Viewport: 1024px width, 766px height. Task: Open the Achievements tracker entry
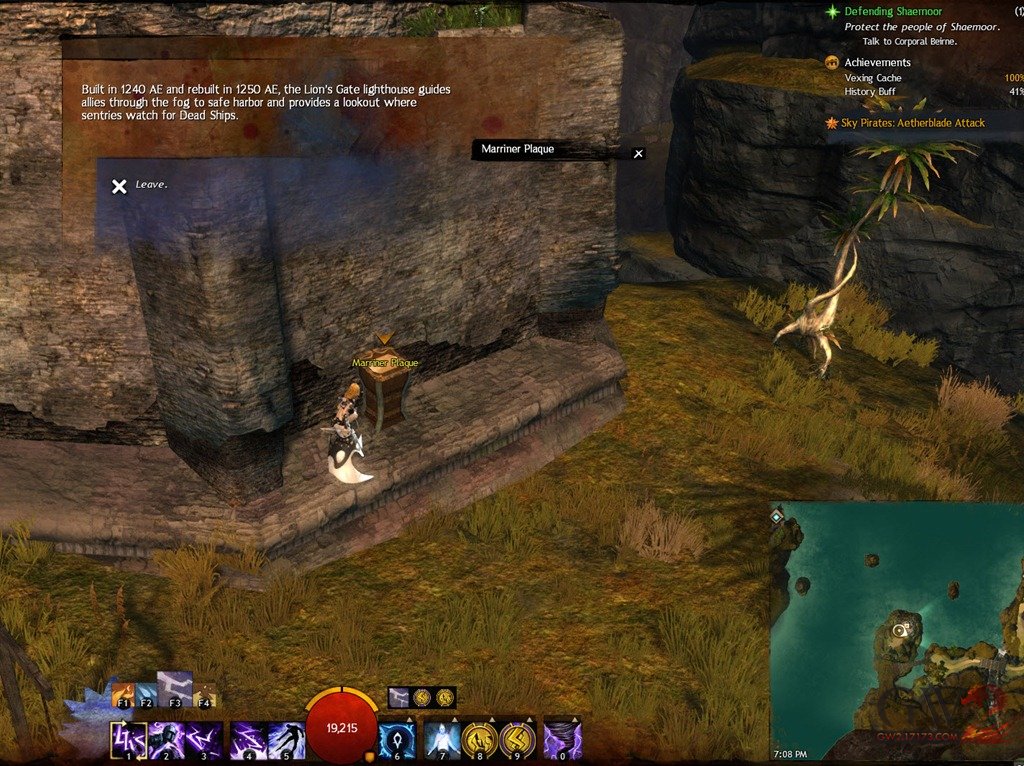[x=877, y=62]
